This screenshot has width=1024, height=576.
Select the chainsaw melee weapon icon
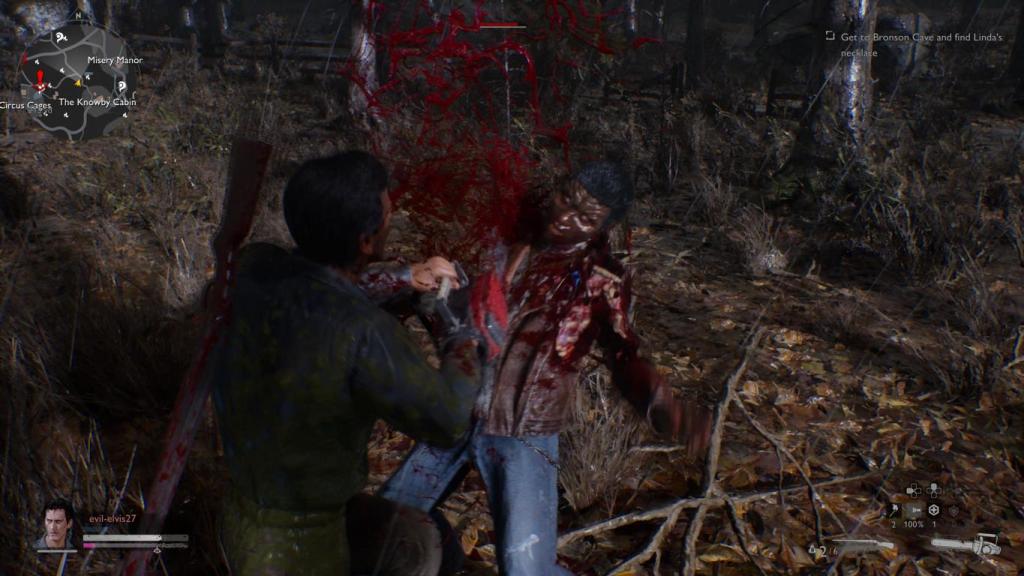tap(966, 546)
